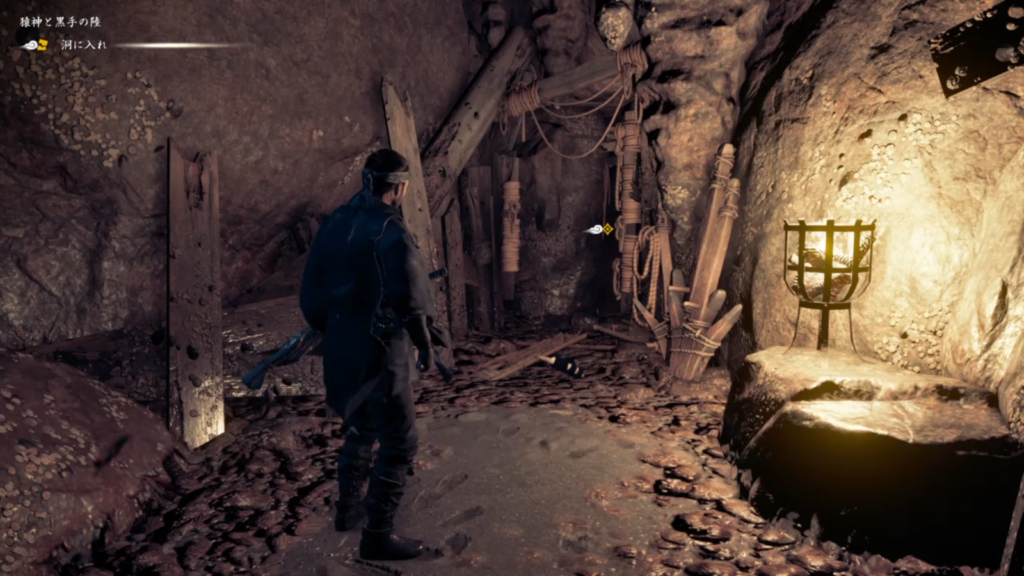This screenshot has height=576, width=1024.
Task: Select the 洞に入れ objective tracker entry
Action: pos(83,45)
